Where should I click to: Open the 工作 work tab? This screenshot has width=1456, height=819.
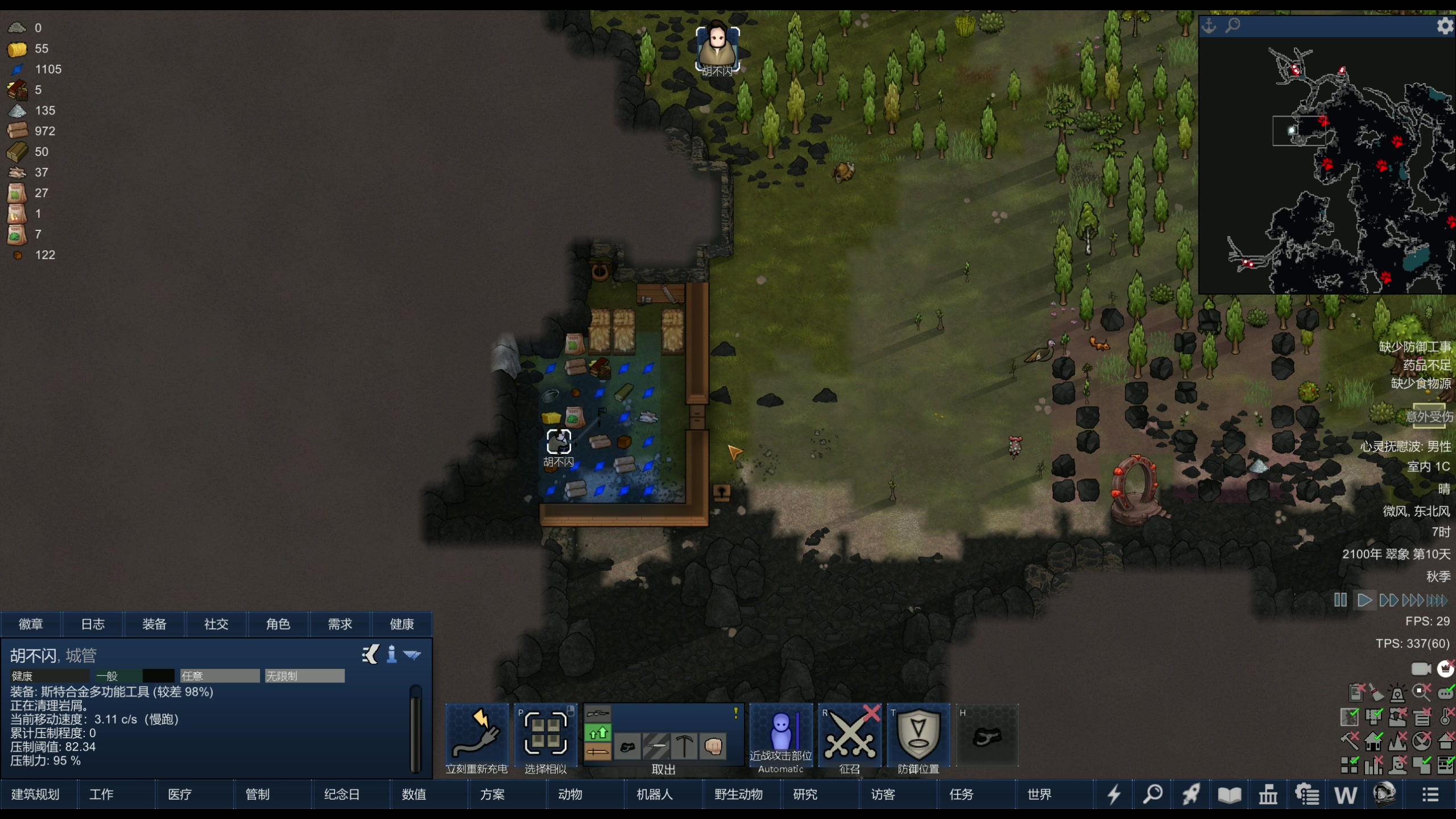(x=101, y=795)
